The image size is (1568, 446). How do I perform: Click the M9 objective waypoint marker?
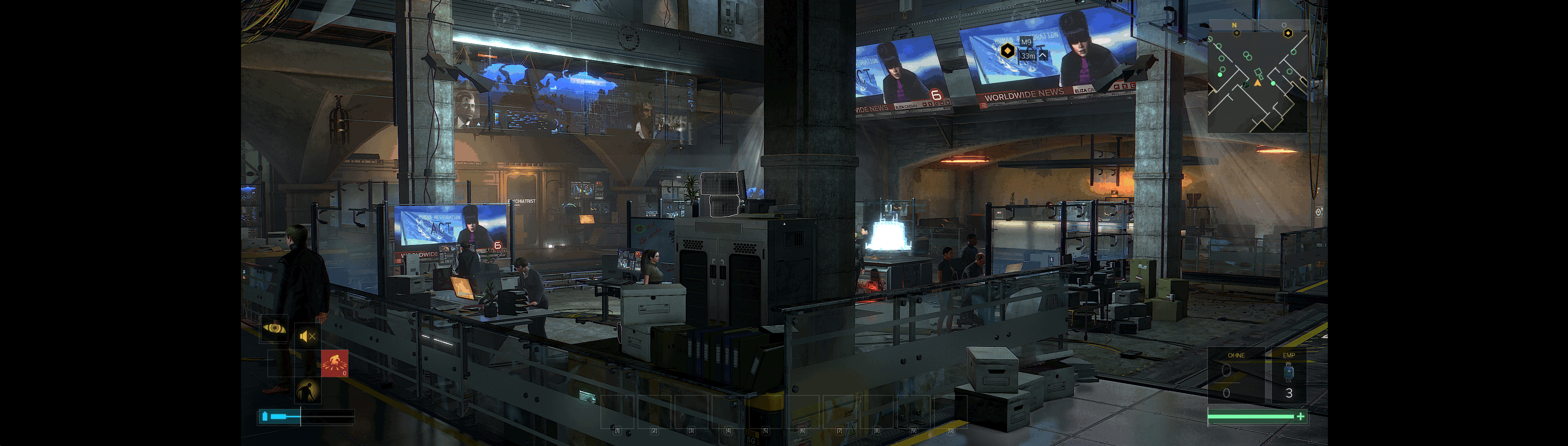1007,51
